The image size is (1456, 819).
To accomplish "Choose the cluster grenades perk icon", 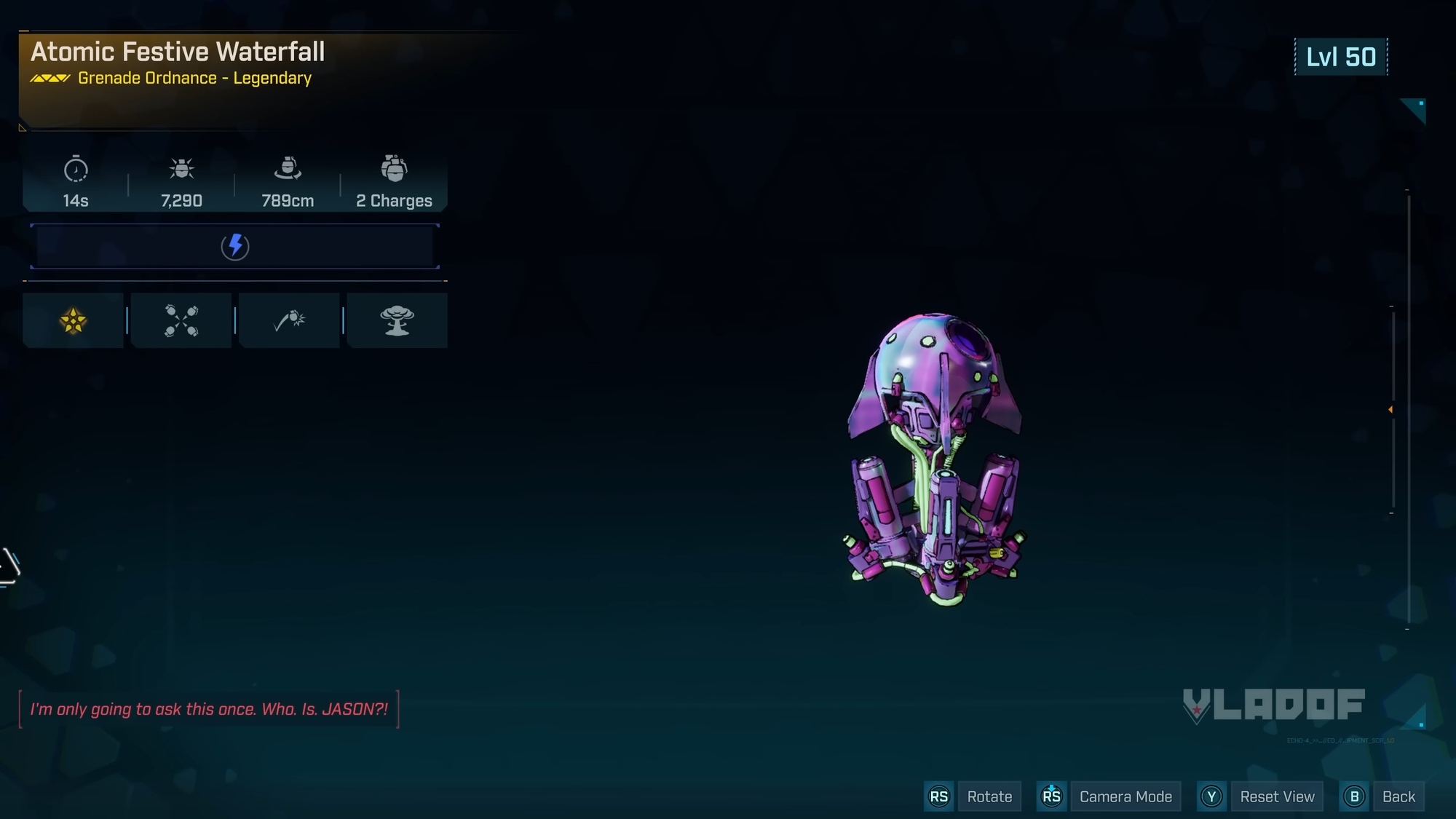I will tap(181, 320).
